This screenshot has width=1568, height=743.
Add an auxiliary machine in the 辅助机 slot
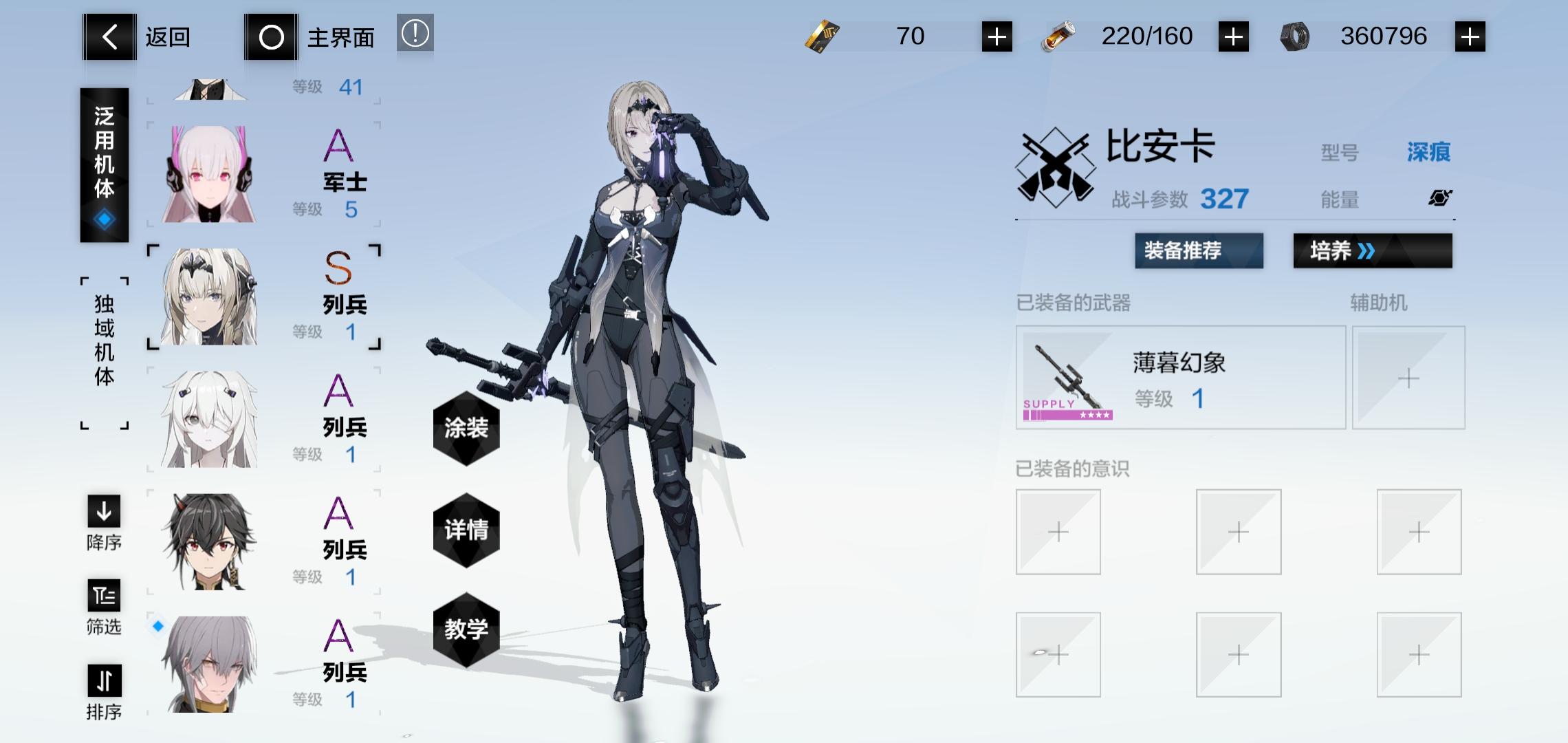pos(1408,378)
